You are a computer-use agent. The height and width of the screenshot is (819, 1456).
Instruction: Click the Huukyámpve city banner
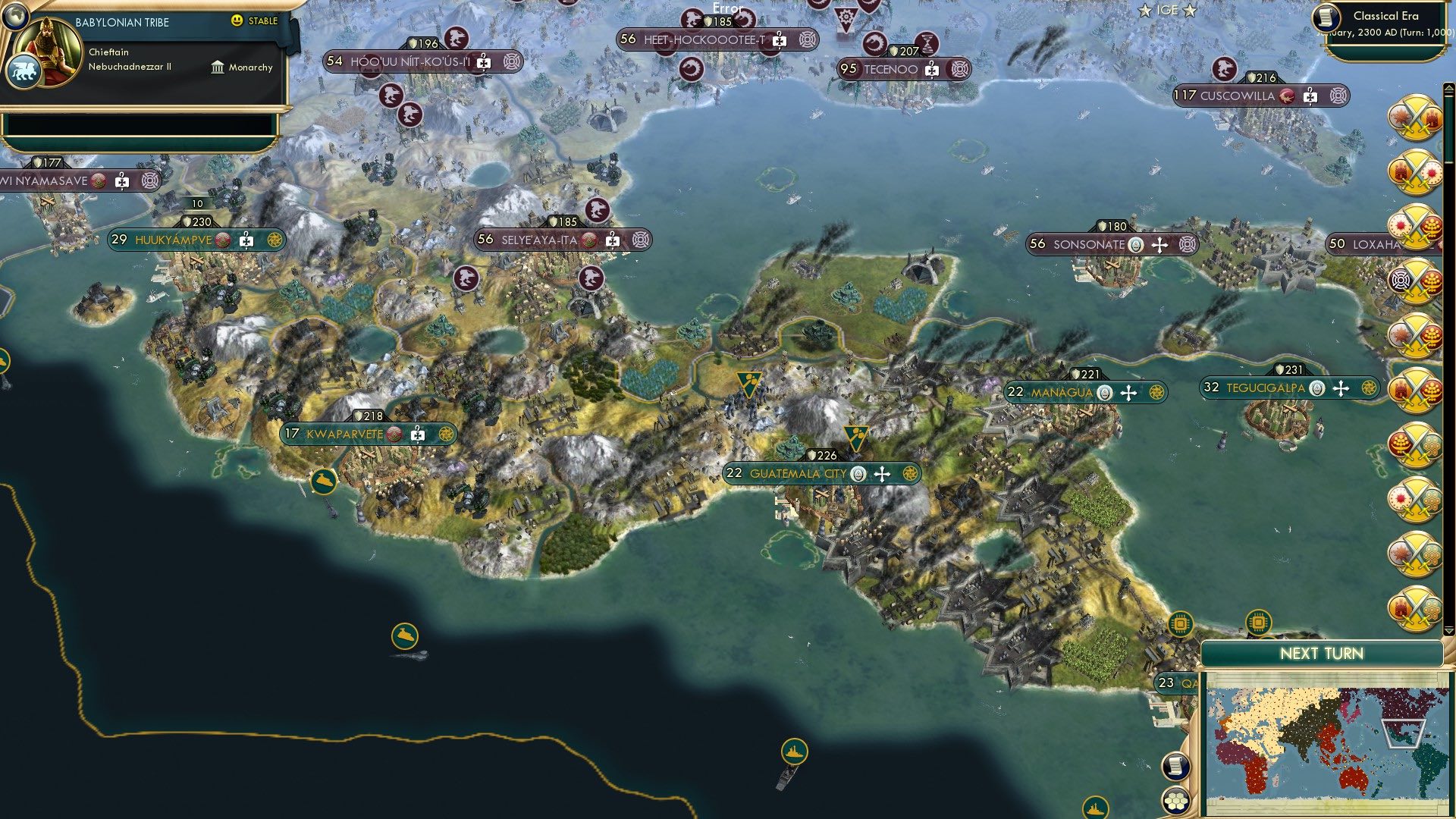point(173,240)
